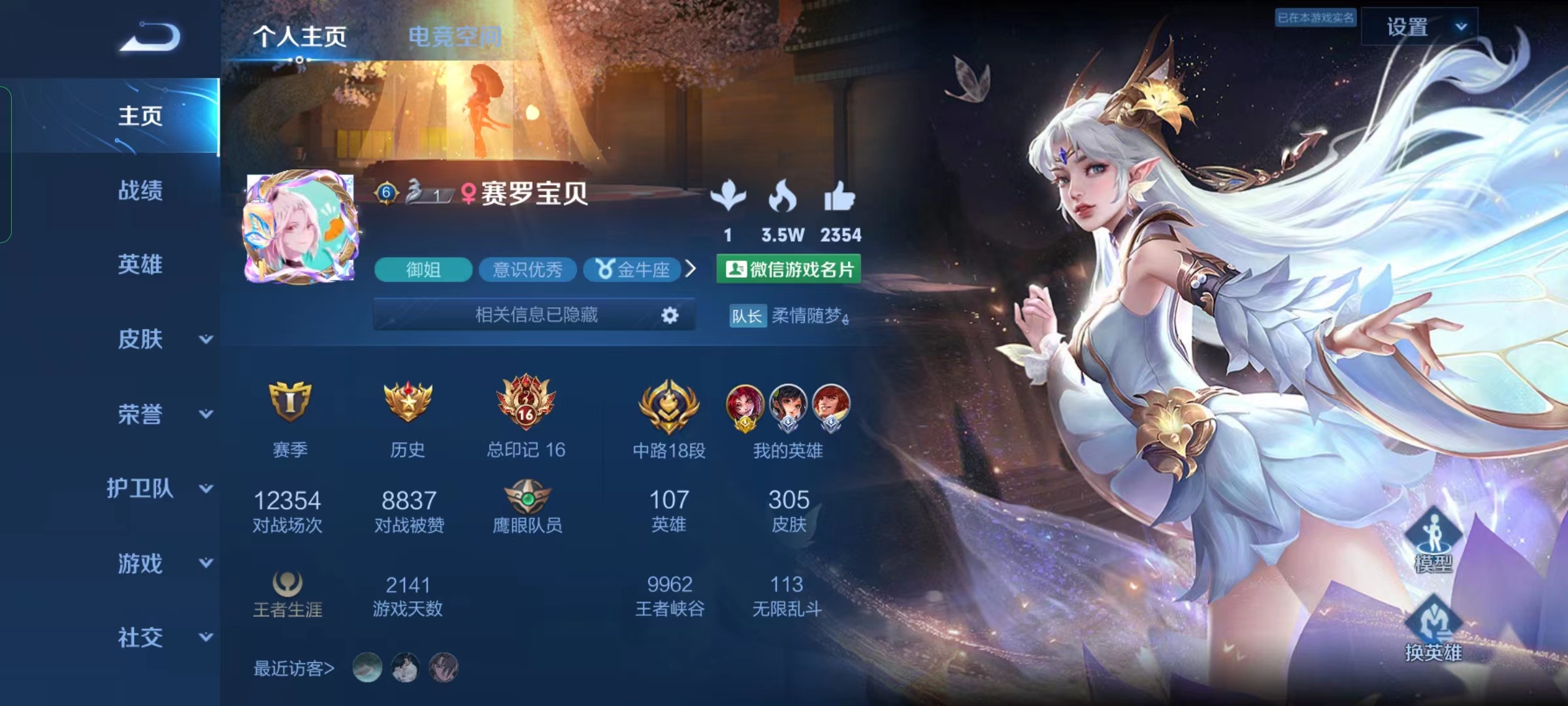
Task: Tap the 模型 model button
Action: 1433,540
